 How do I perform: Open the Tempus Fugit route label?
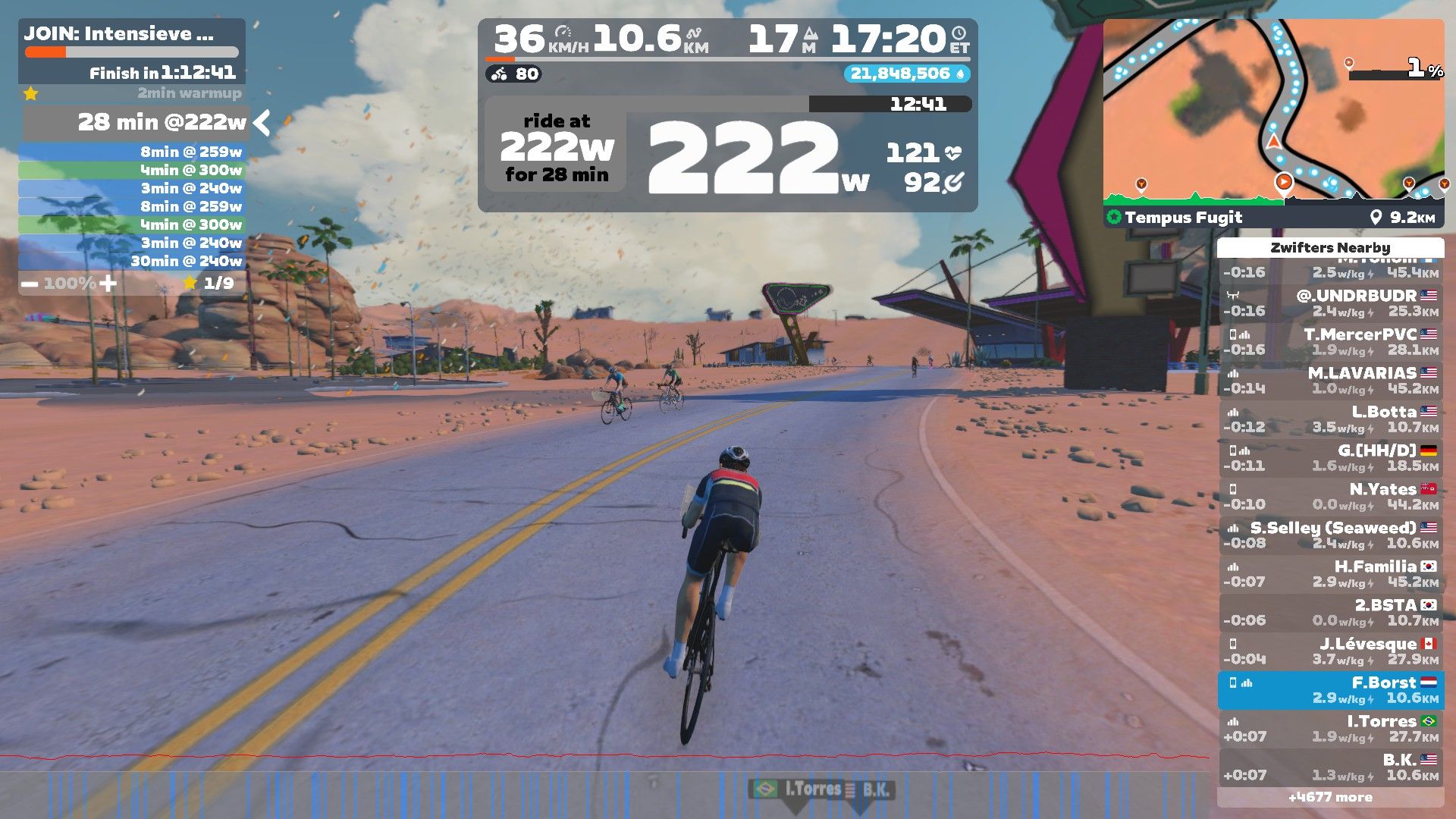click(1183, 218)
